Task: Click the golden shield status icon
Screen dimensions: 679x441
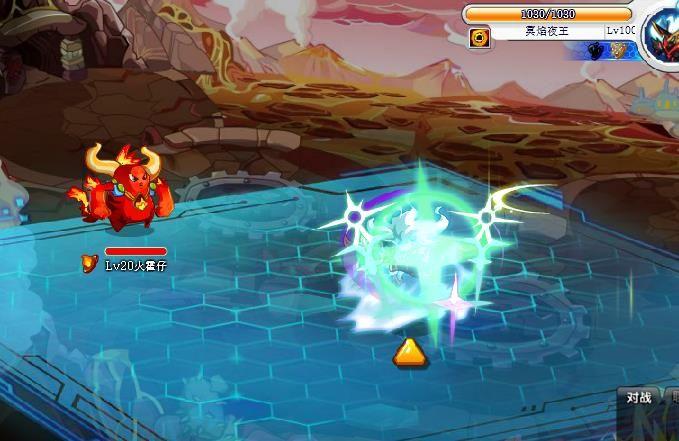Action: pyautogui.click(x=620, y=51)
